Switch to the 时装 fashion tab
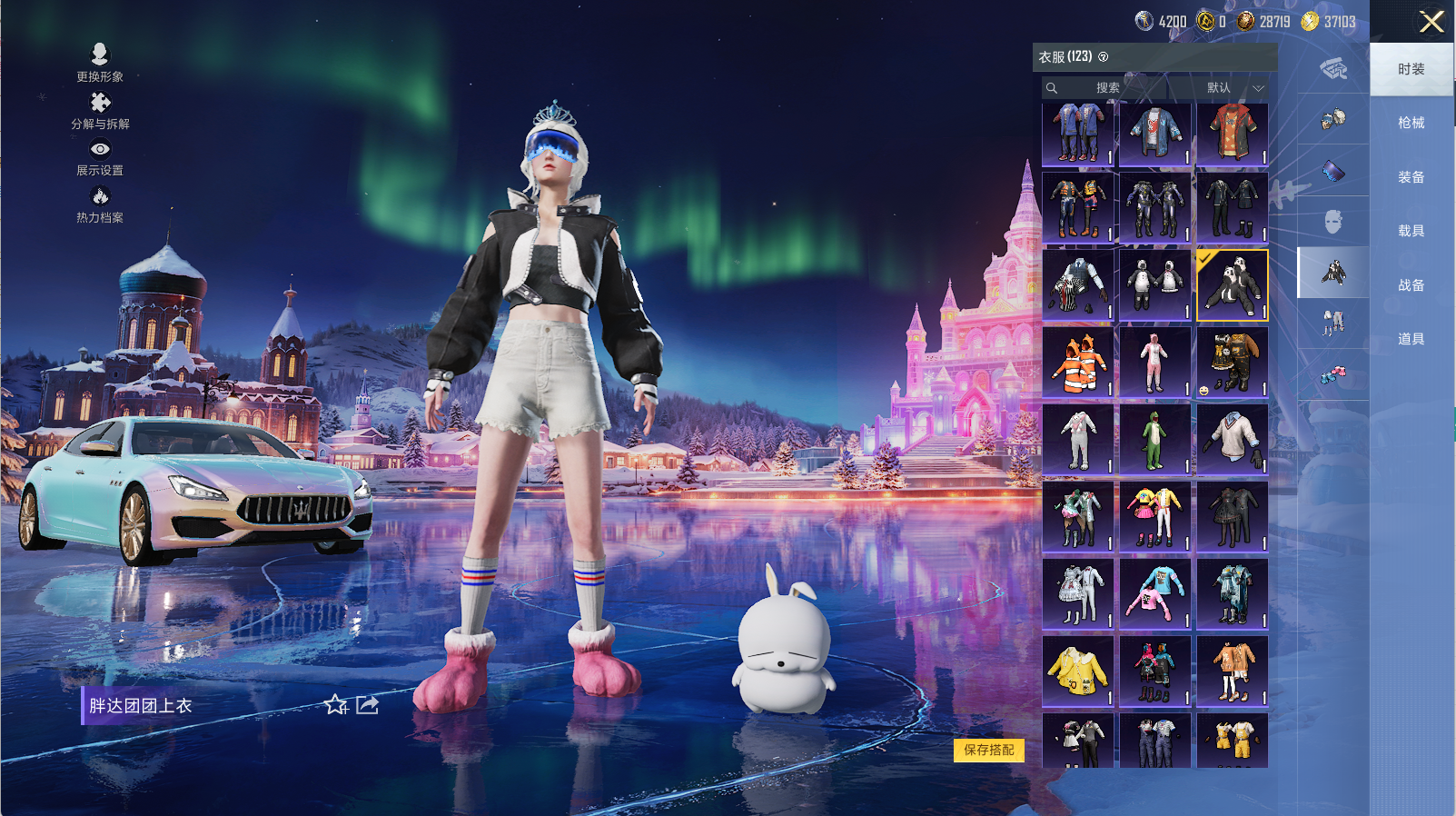Image resolution: width=1456 pixels, height=816 pixels. 1411,69
